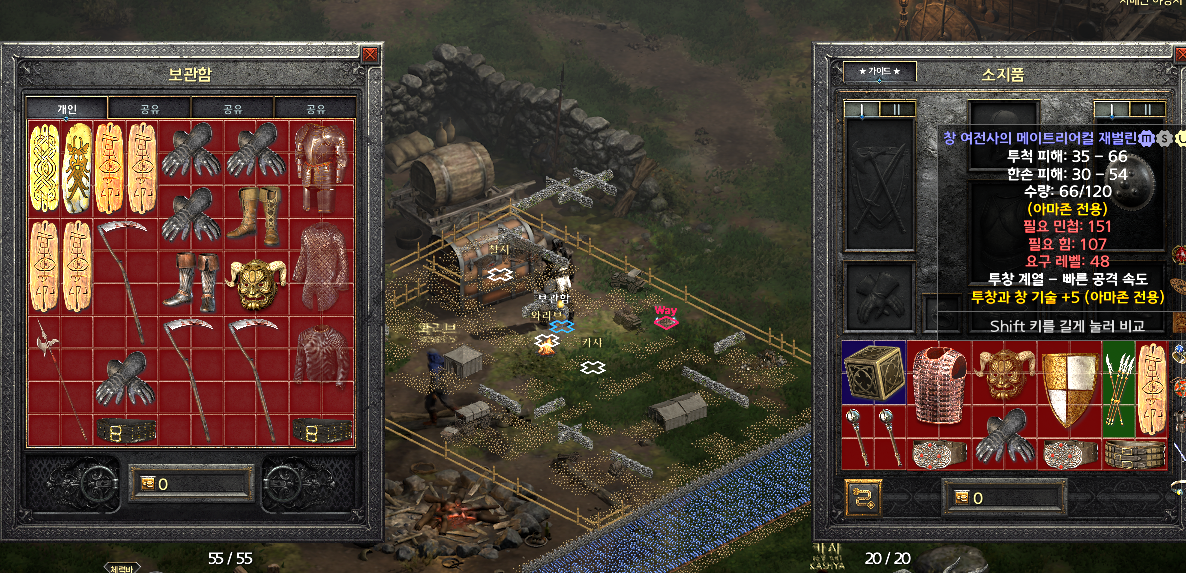Click the stash gold withdraw button
Screen dimensions: 1186x573
tap(148, 484)
